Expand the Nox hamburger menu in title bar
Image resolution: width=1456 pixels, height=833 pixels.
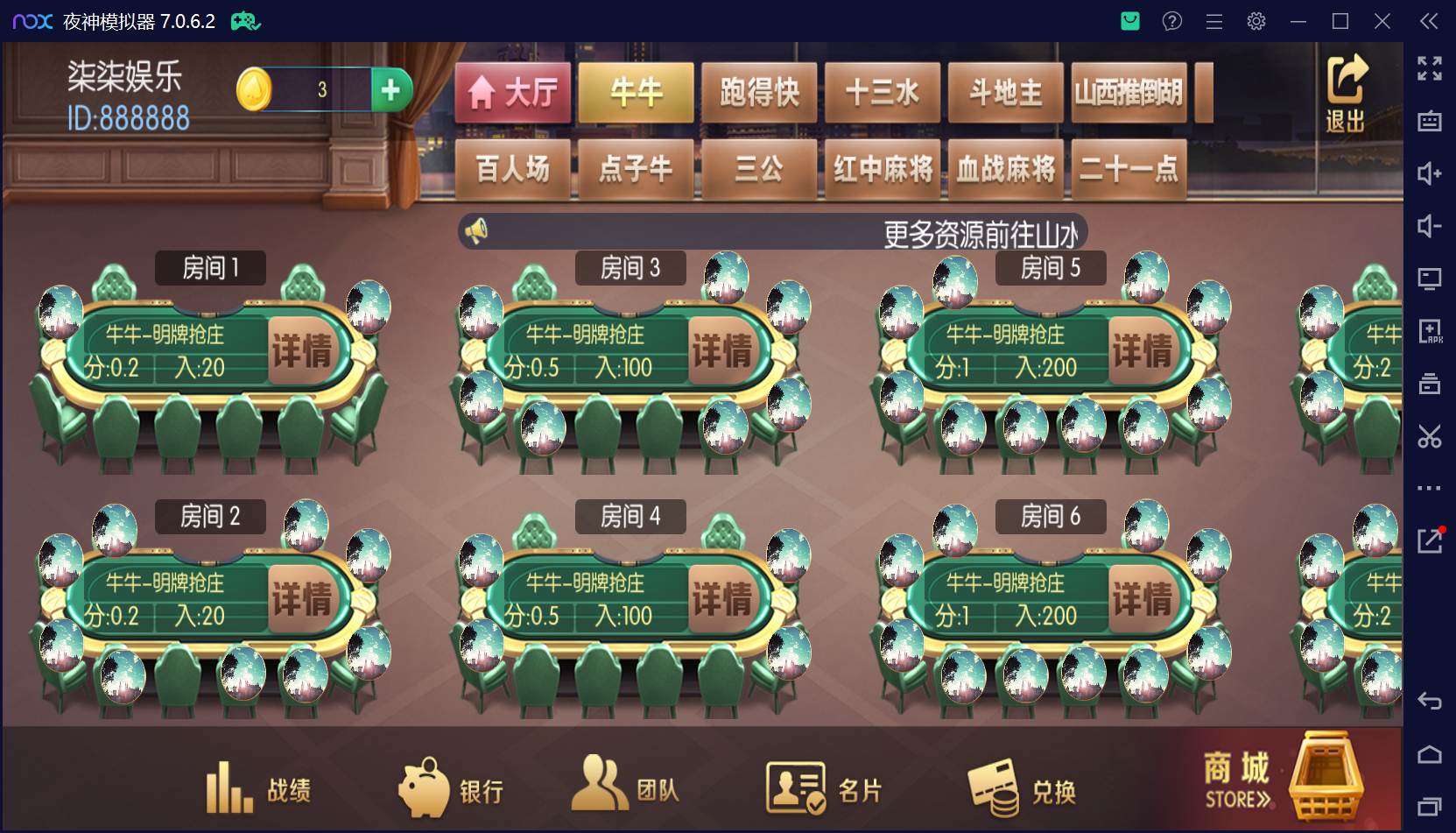pyautogui.click(x=1213, y=21)
